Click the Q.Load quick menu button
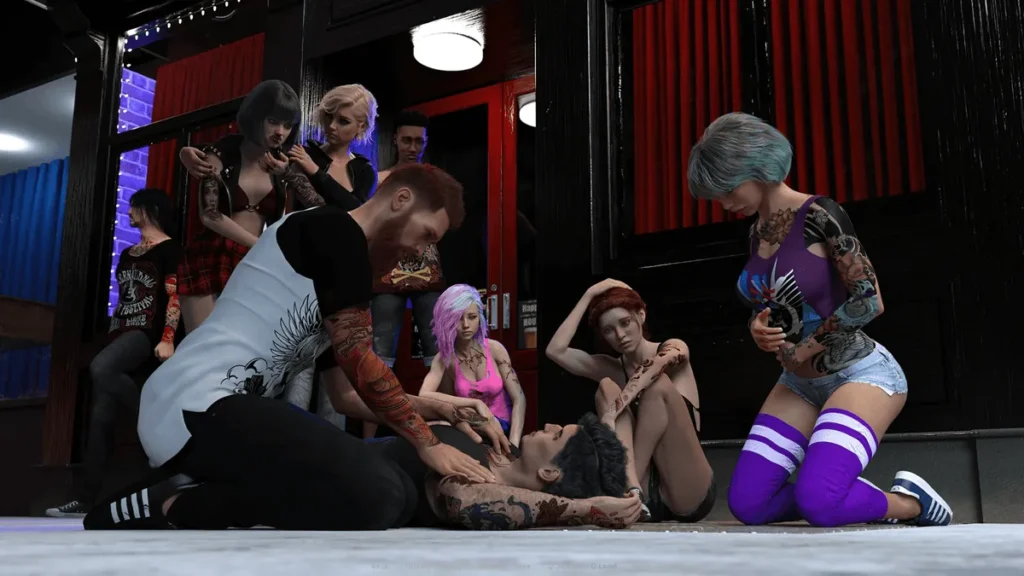 [x=603, y=566]
